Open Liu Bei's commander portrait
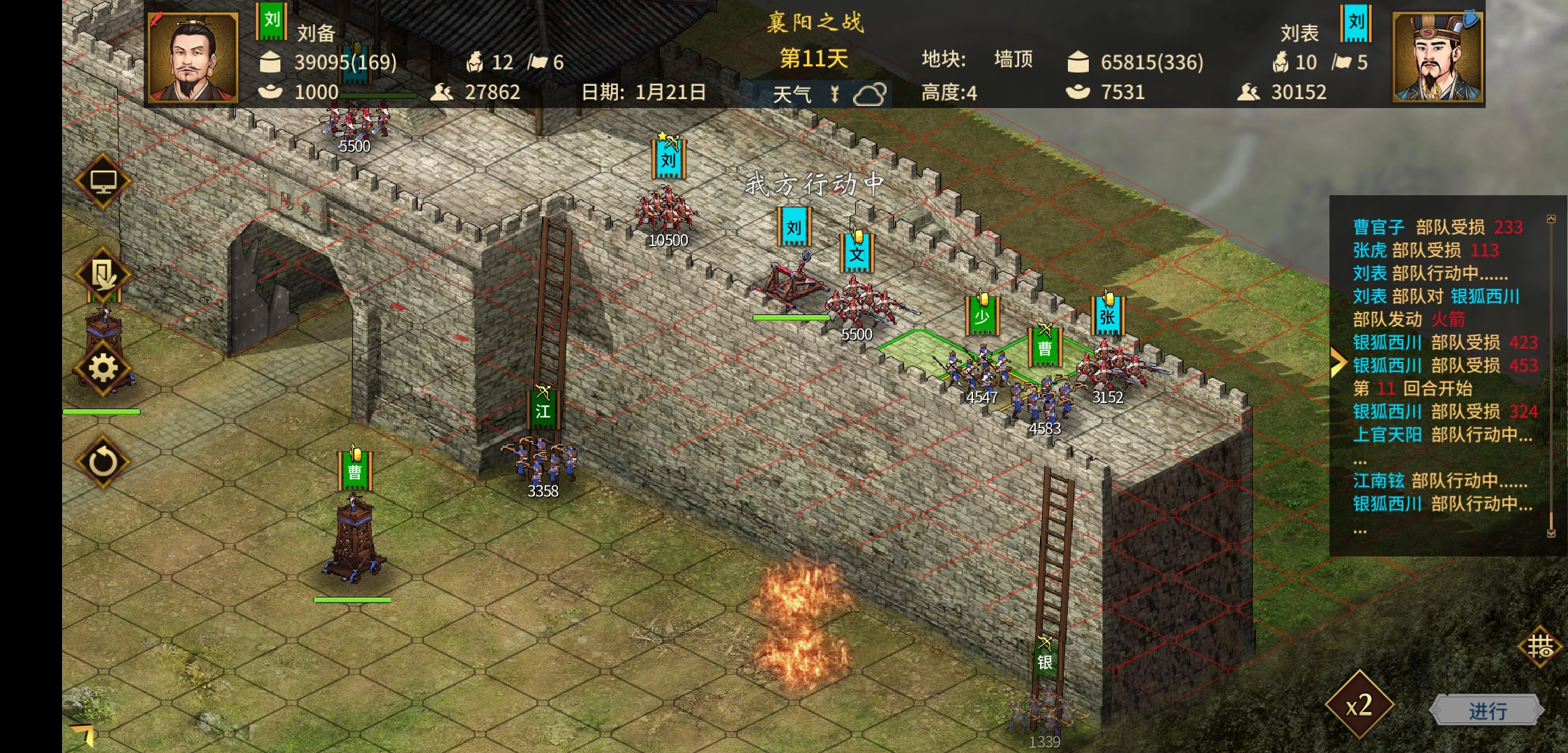The width and height of the screenshot is (1568, 753). 193,57
